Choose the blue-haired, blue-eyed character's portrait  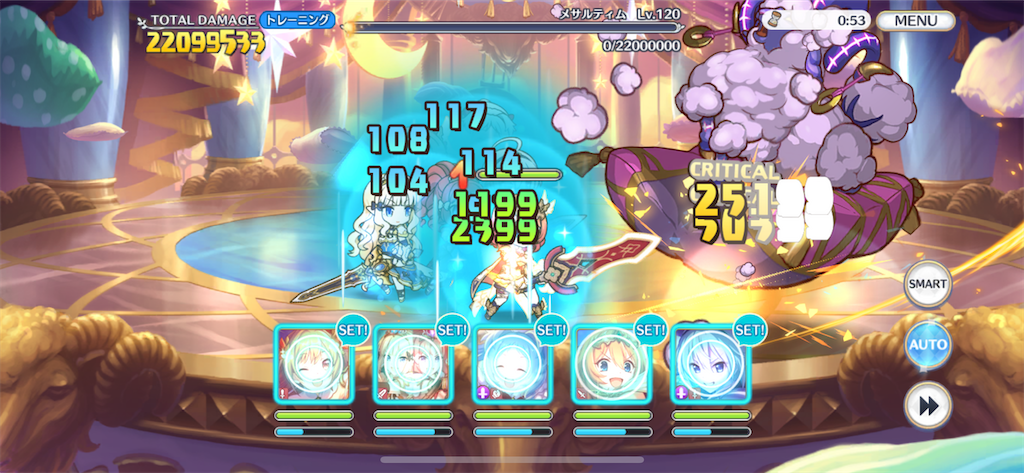(709, 364)
